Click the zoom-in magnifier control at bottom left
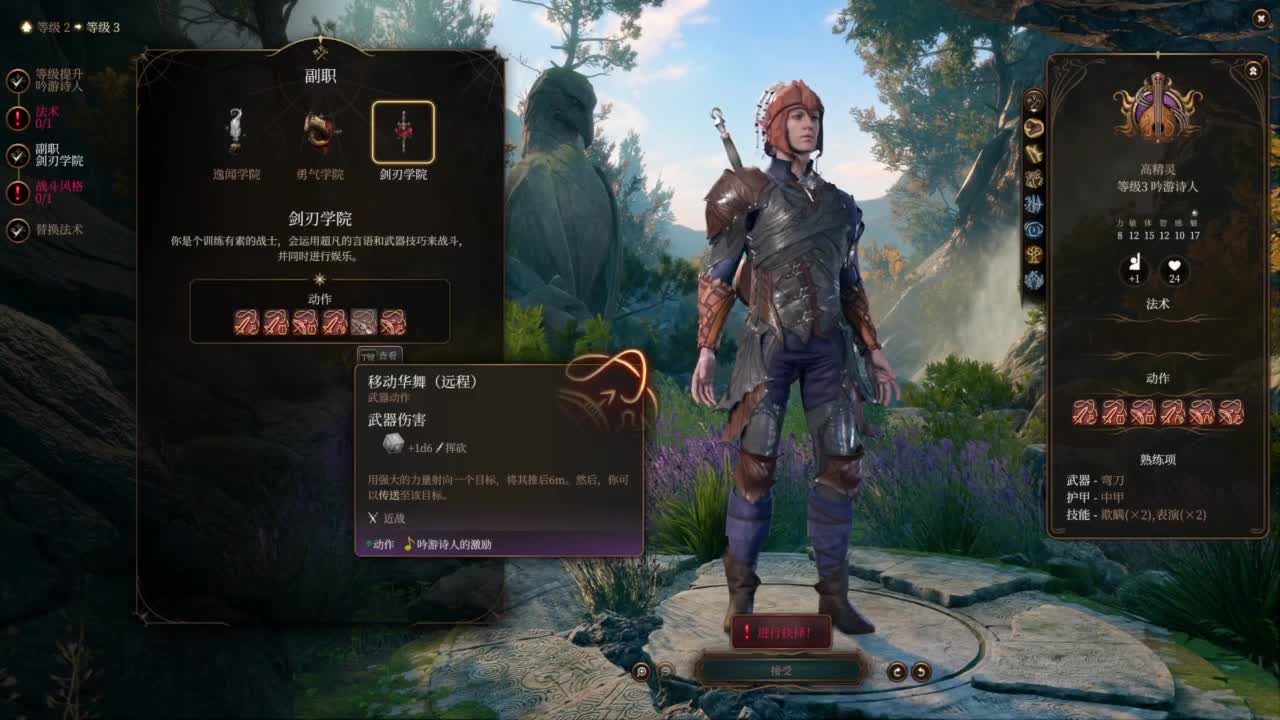 640,671
